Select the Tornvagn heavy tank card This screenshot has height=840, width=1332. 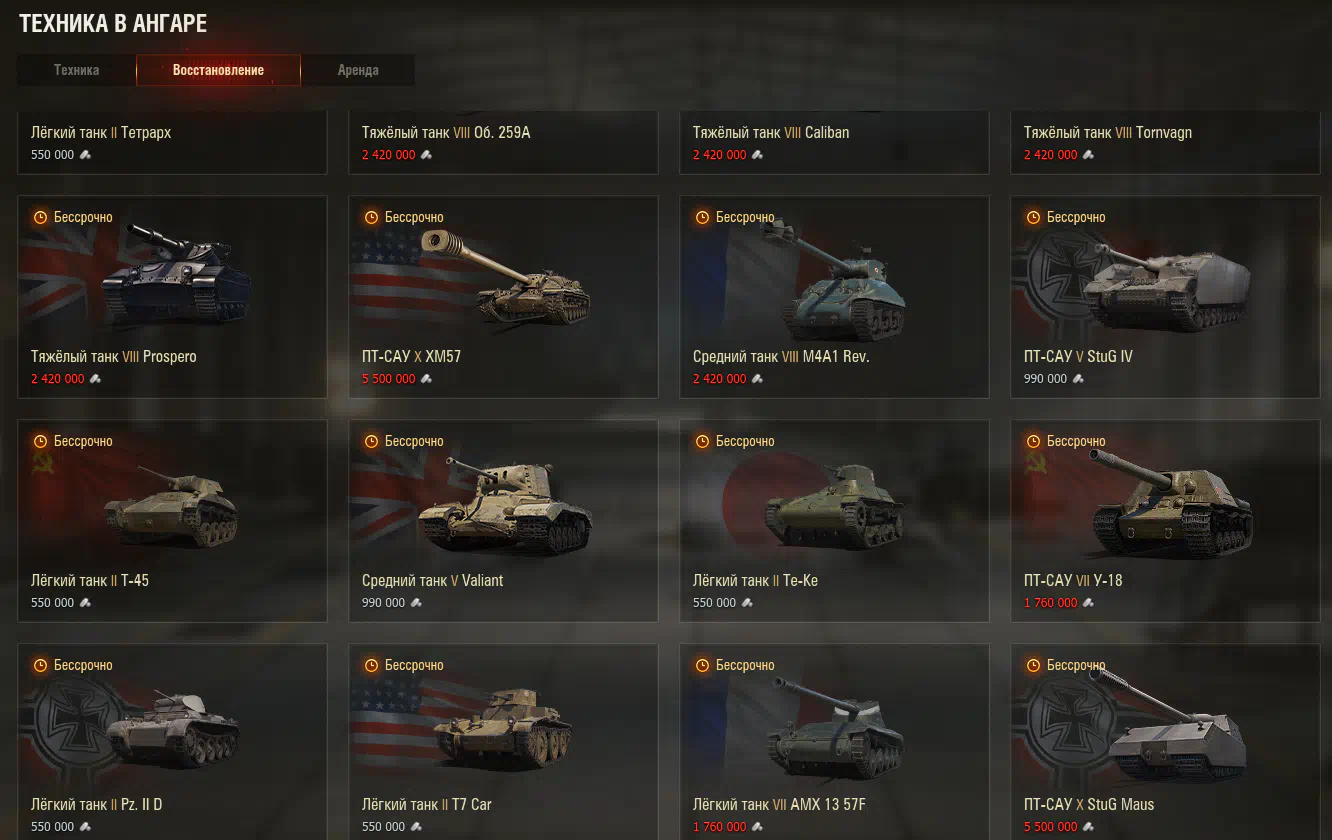pos(1165,142)
